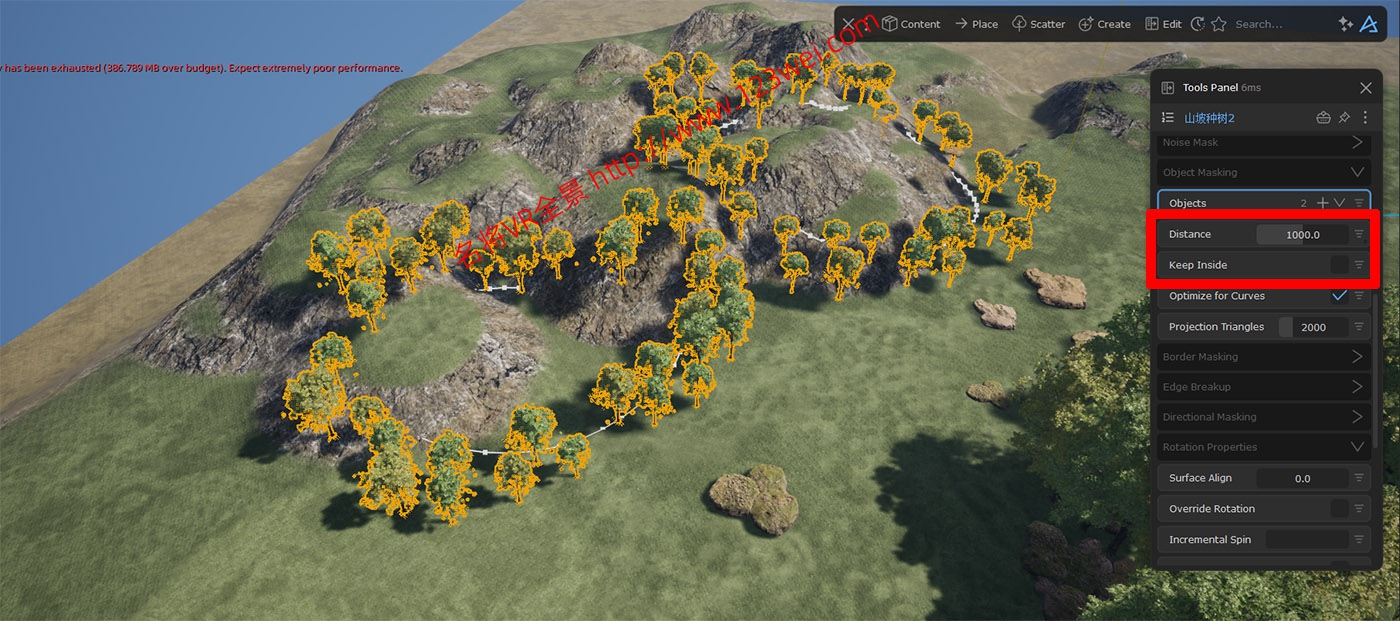Add an object with the Objects plus button
This screenshot has width=1400, height=621.
pos(1323,203)
